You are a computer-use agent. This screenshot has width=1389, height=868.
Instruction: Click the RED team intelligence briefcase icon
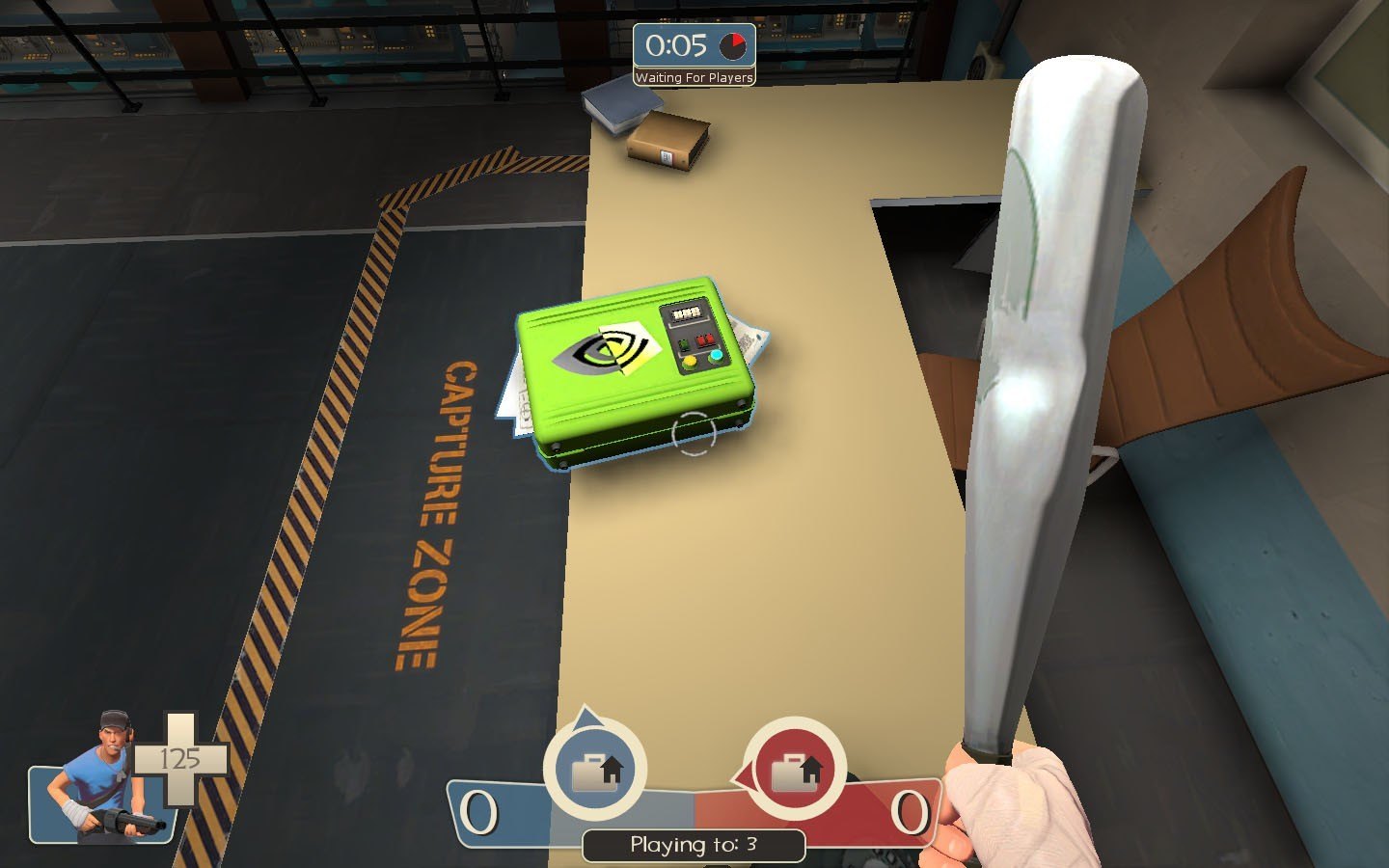coord(795,771)
